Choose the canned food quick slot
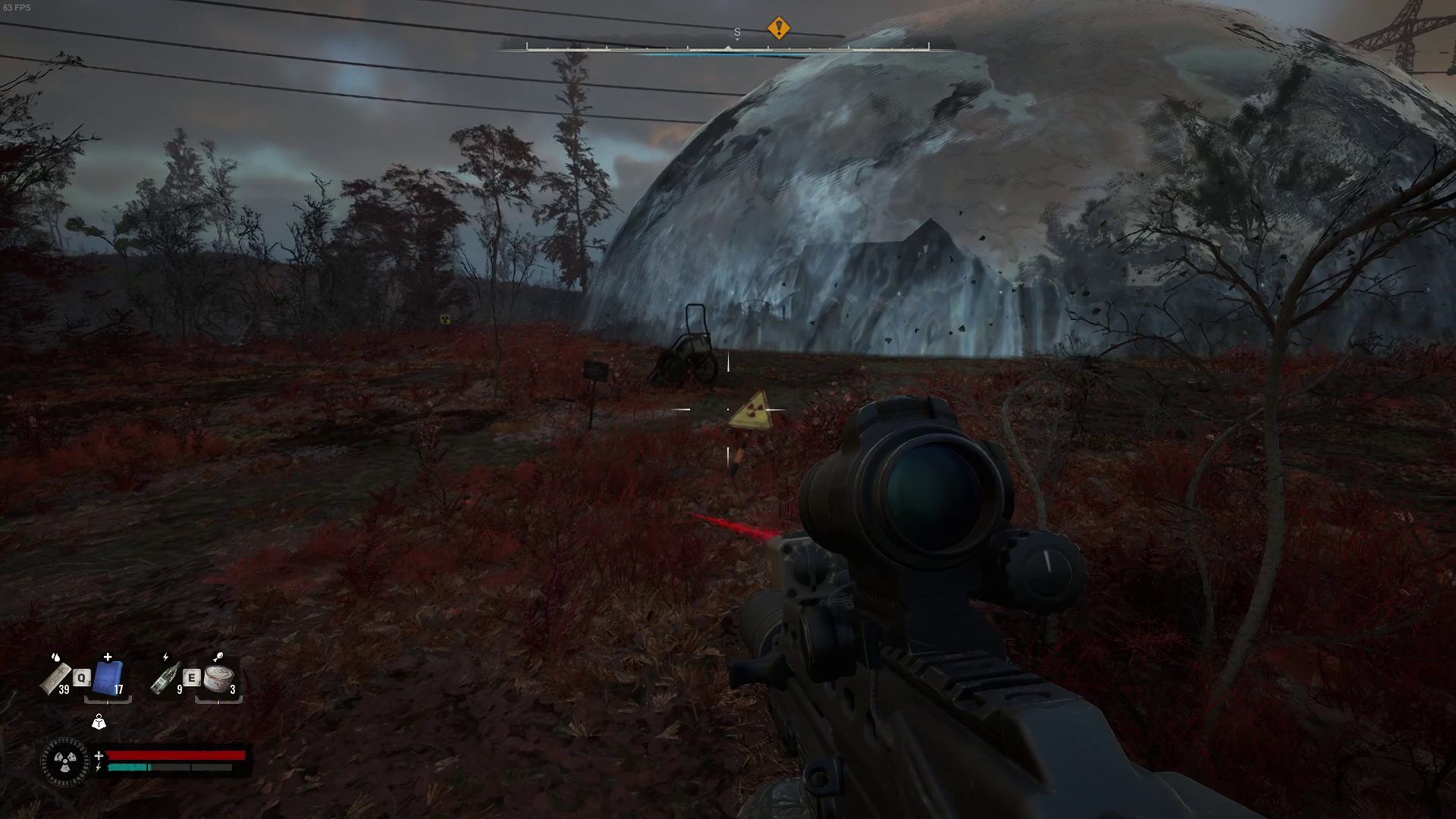Viewport: 1456px width, 819px height. click(x=218, y=677)
